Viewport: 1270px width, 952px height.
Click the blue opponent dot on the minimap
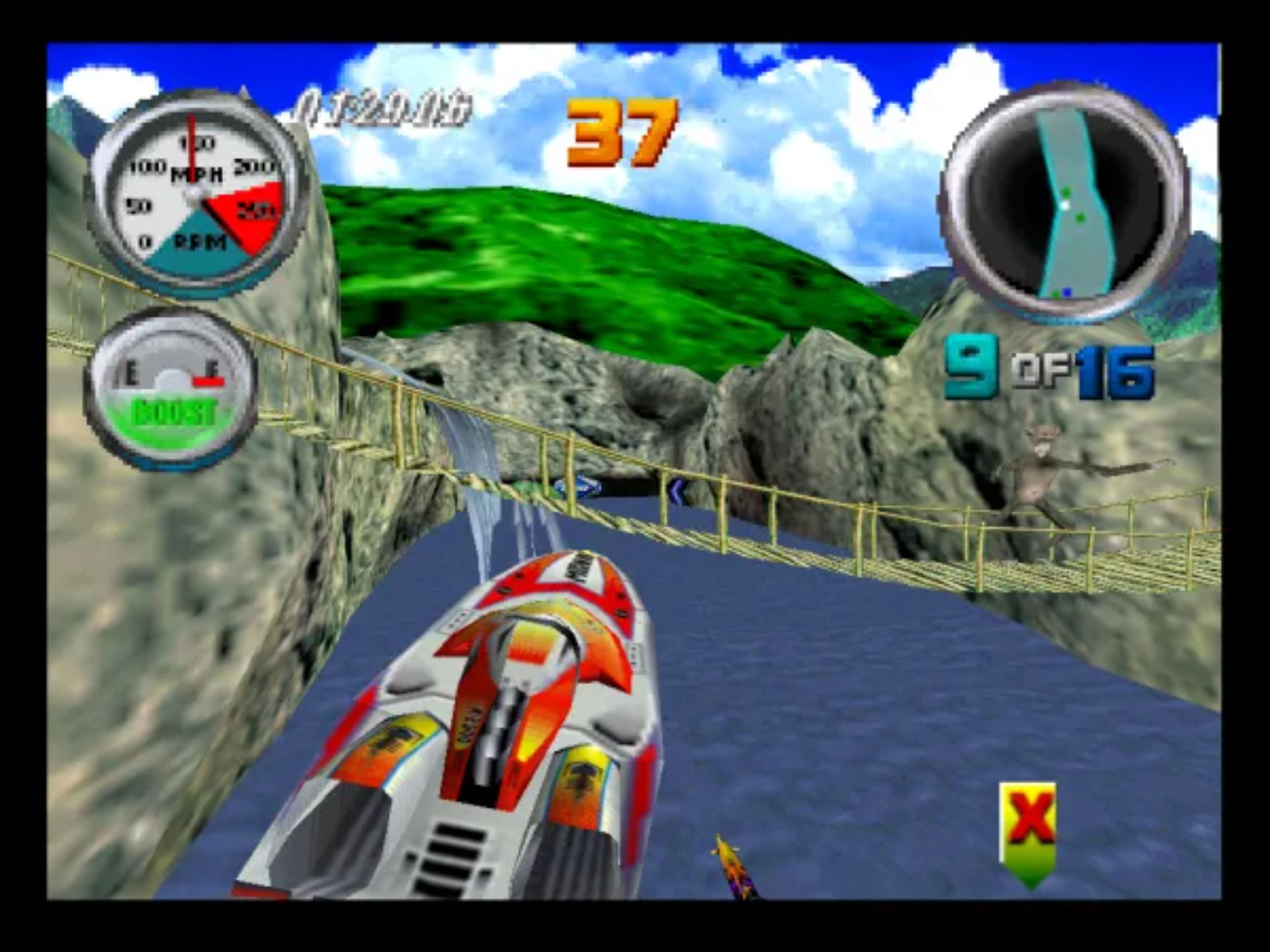click(x=1067, y=292)
